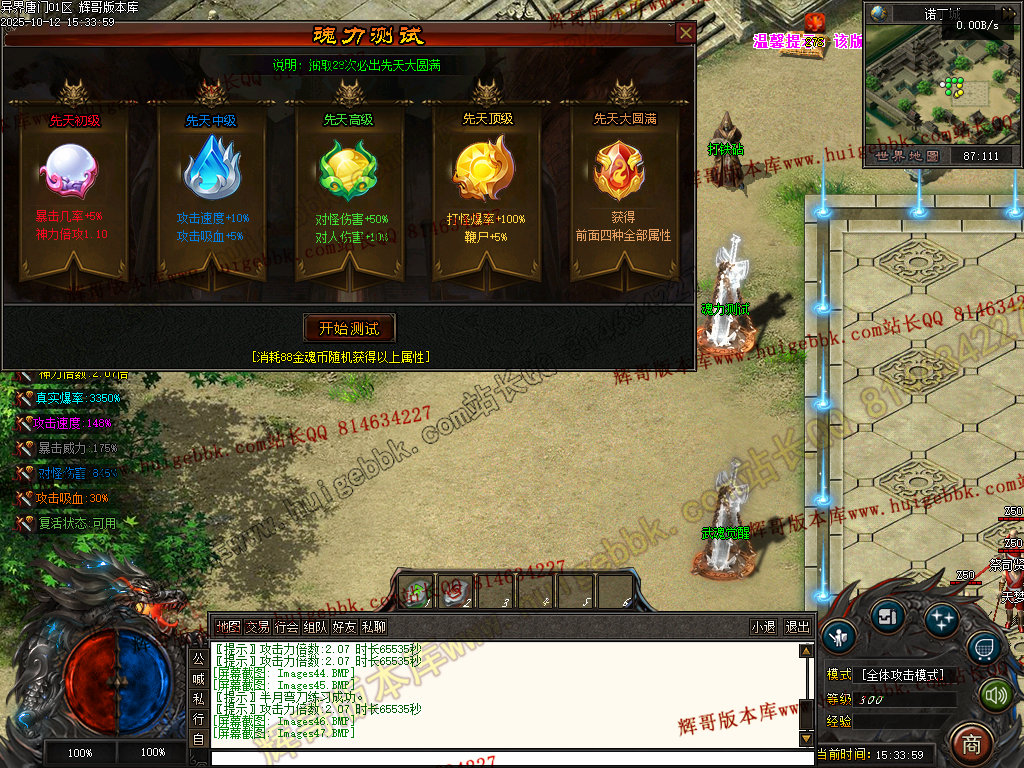This screenshot has width=1024, height=768.
Task: Open the 商 shop button
Action: point(970,742)
